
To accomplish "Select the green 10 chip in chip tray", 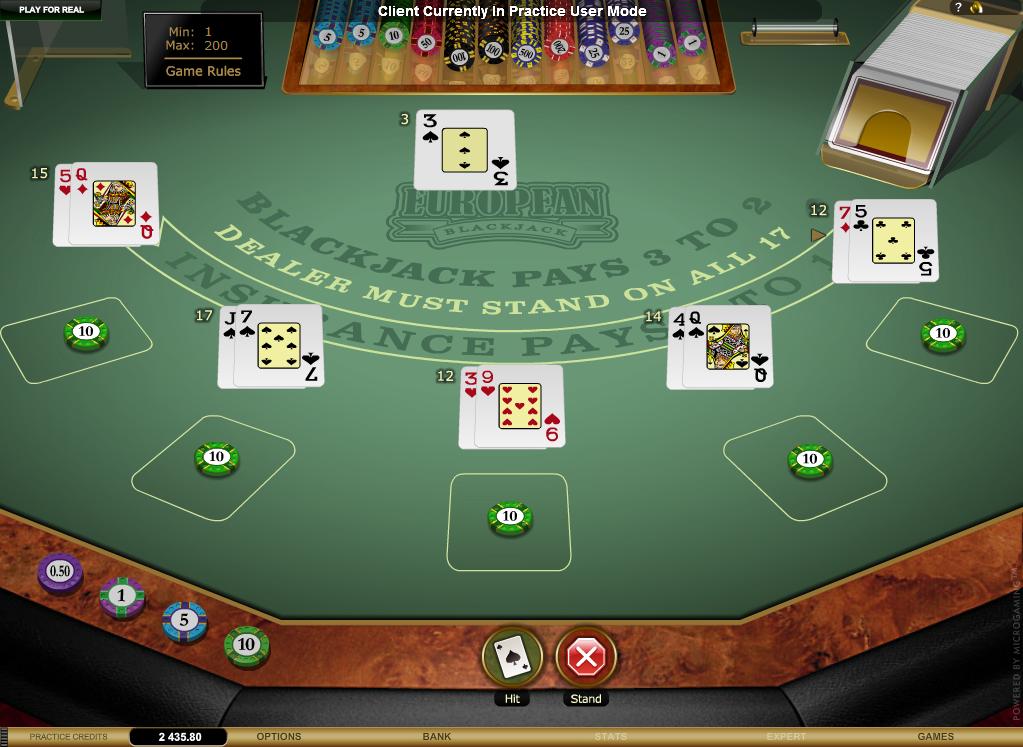I will [x=246, y=645].
